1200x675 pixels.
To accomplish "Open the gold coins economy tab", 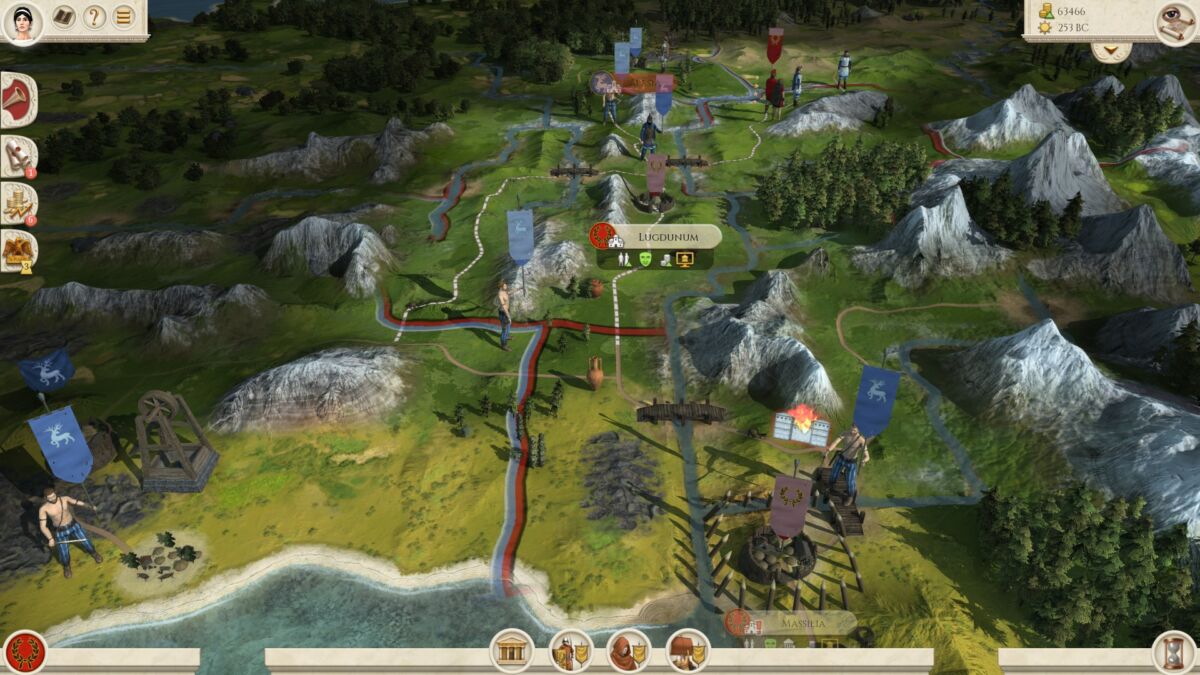I will [18, 202].
